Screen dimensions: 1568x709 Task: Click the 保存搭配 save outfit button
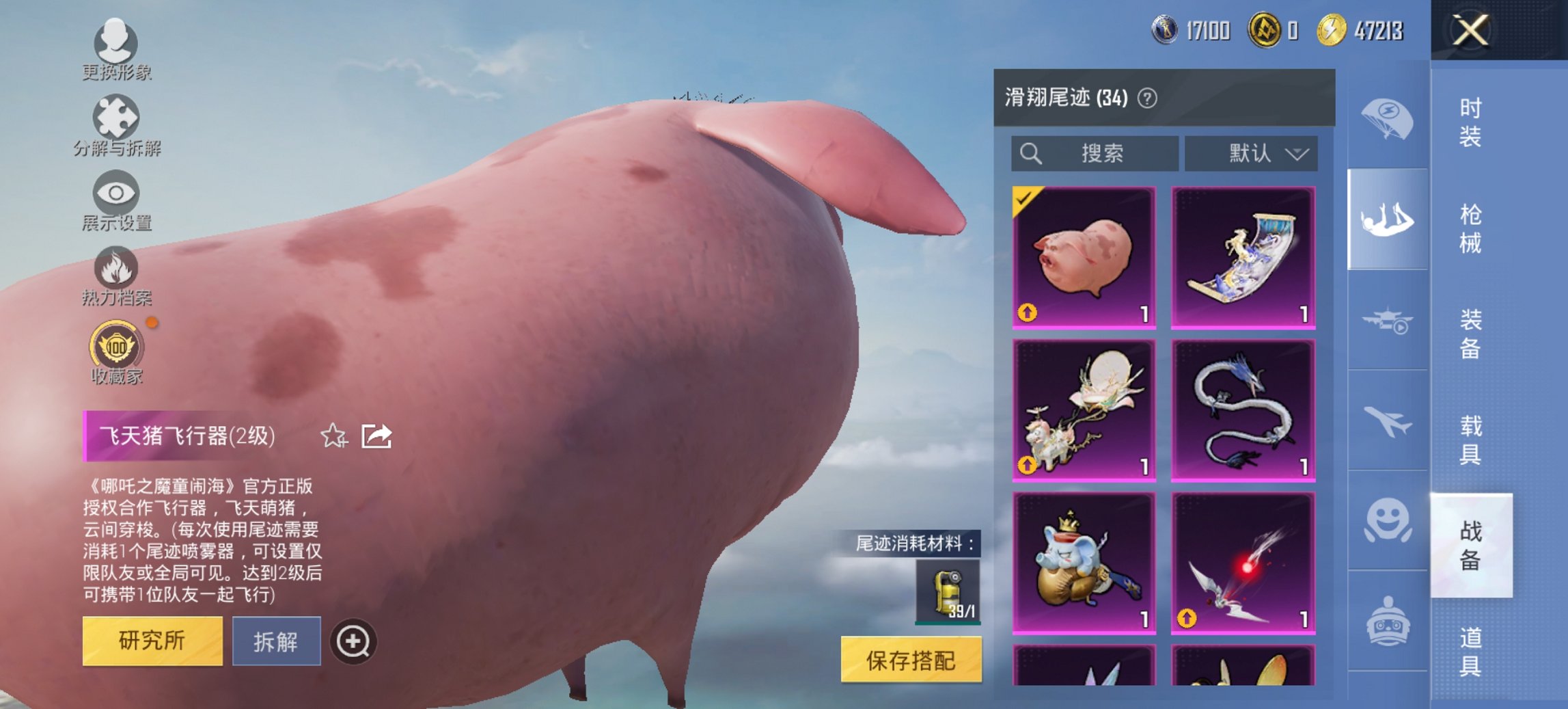(911, 660)
